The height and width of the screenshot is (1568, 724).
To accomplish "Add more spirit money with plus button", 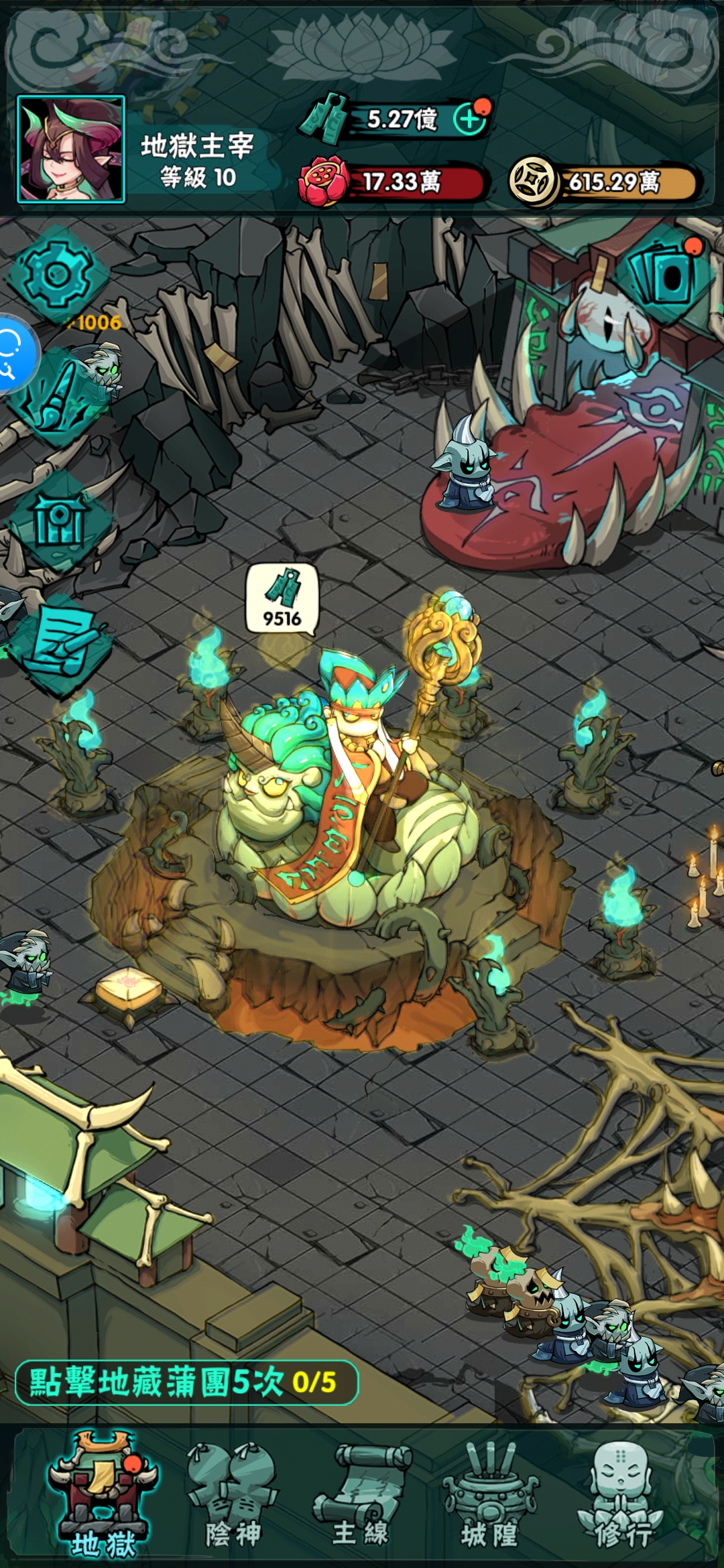I will pos(470,119).
